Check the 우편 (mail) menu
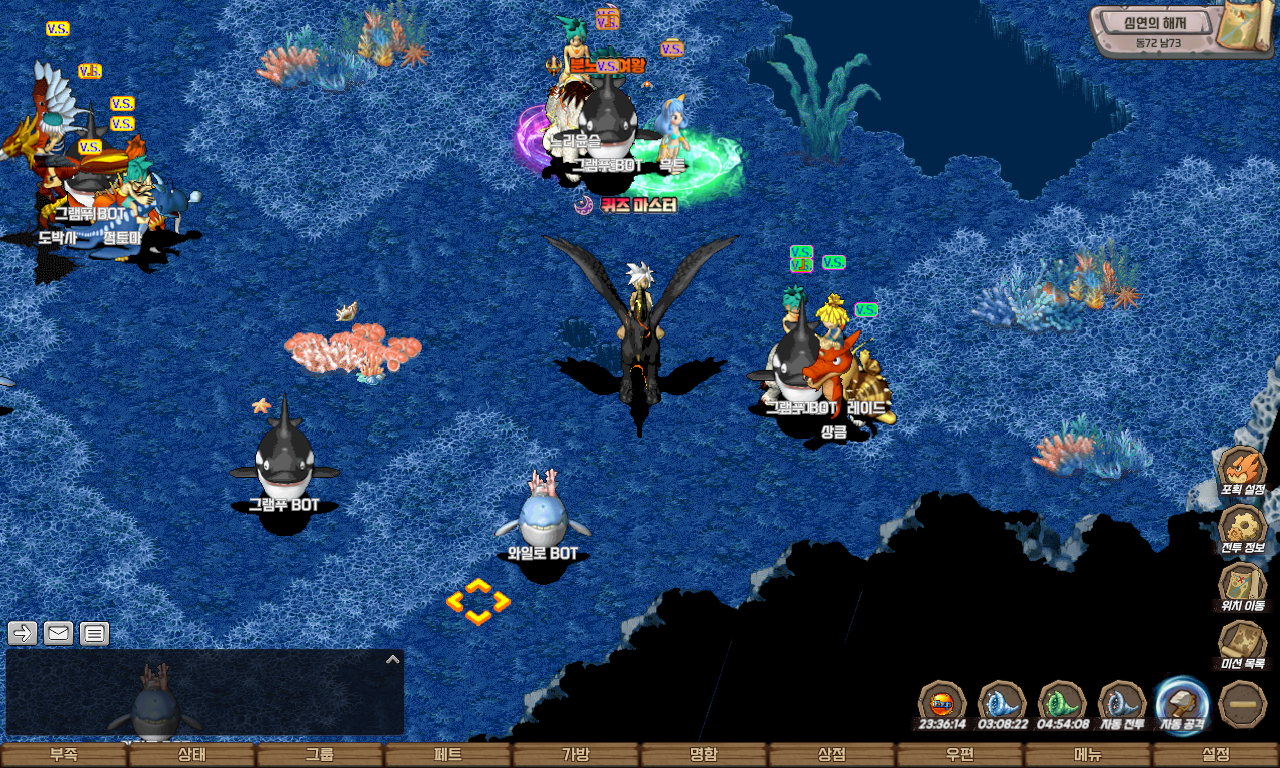Screen dimensions: 1280x768 click(x=960, y=755)
